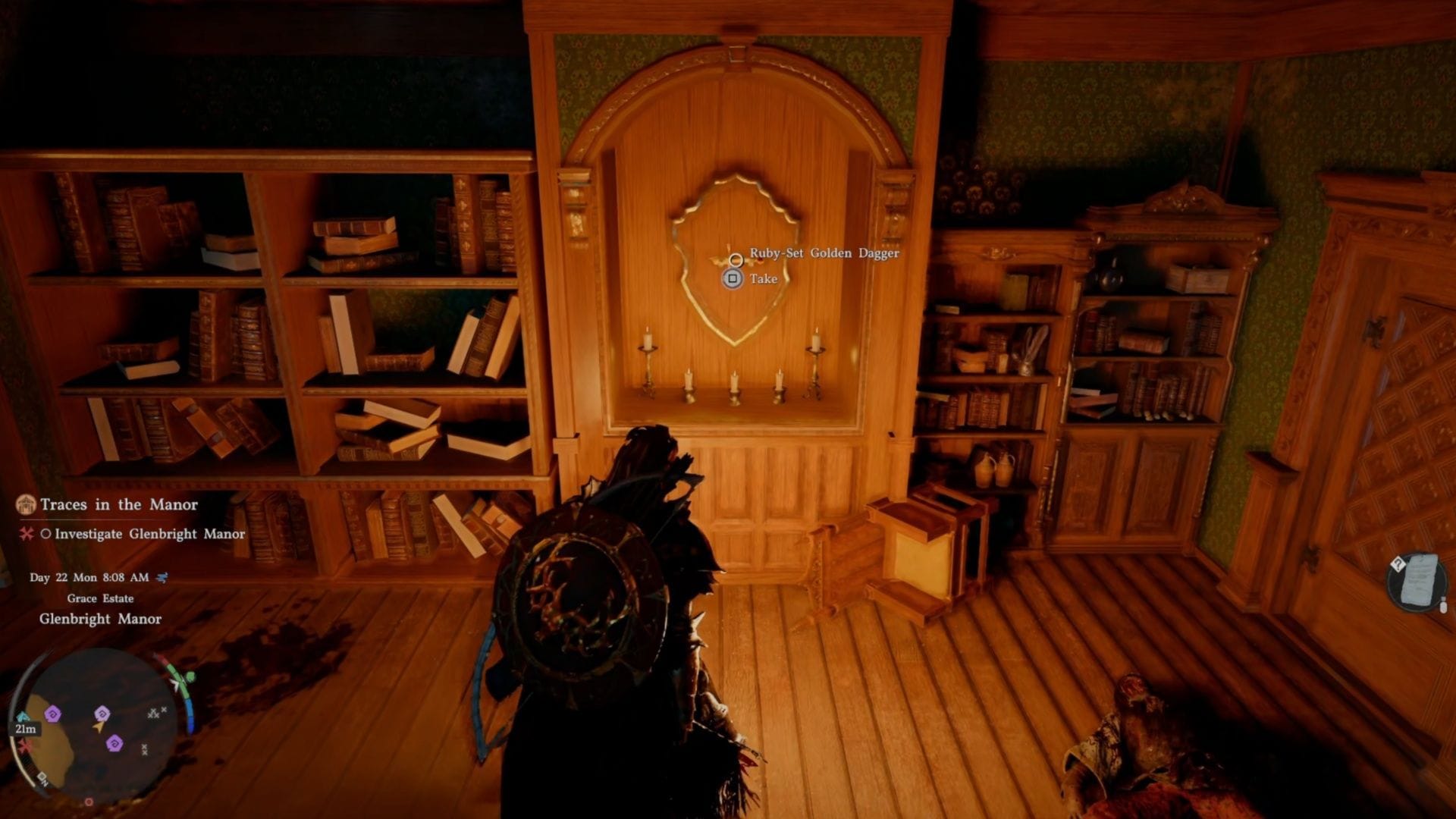This screenshot has width=1456, height=819.
Task: Toggle the cyan waypoint marker near the 21m label
Action: coord(24,716)
